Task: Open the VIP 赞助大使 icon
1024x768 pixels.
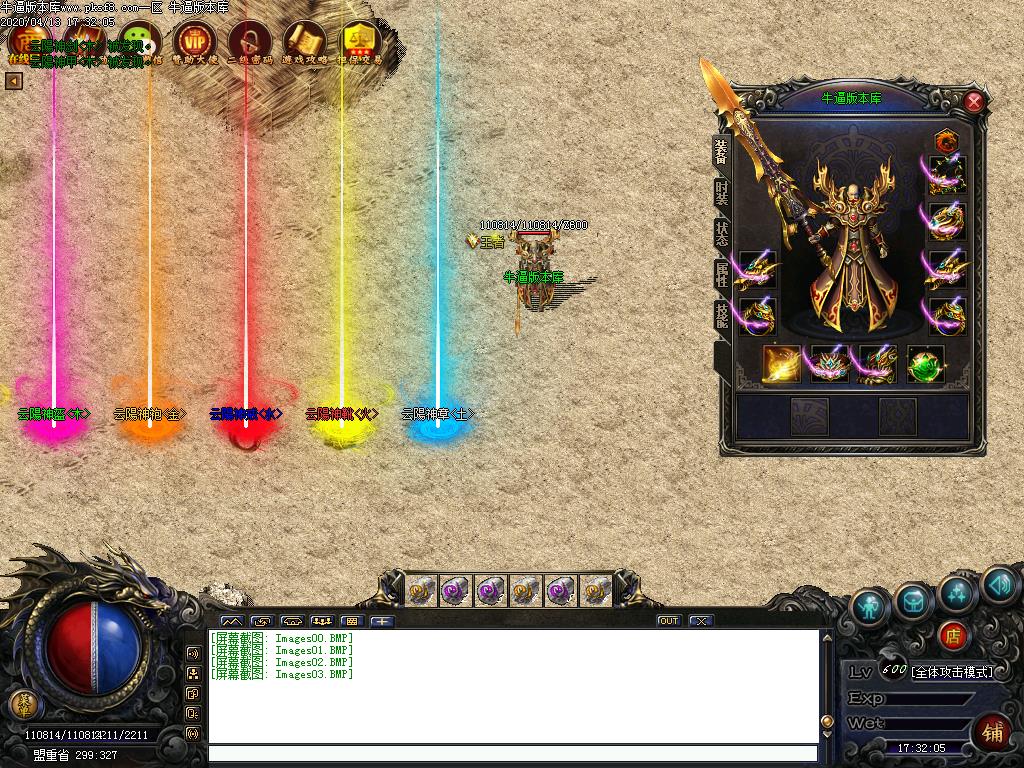Action: click(x=194, y=43)
